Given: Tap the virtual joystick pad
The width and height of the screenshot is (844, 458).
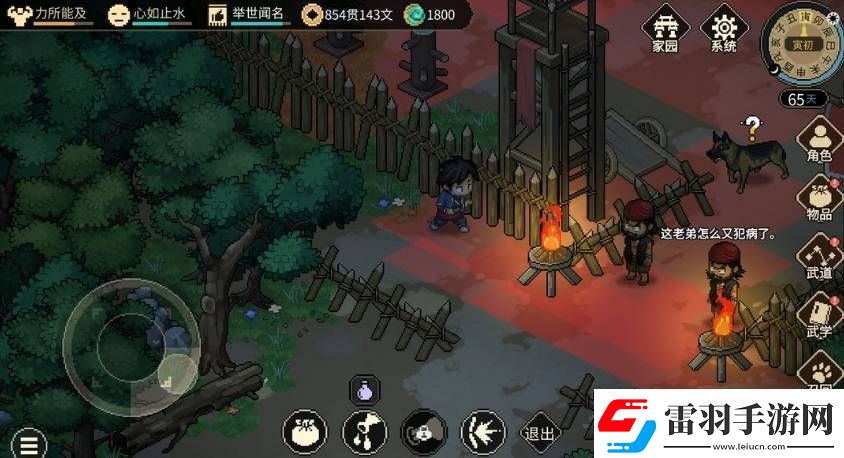Looking at the screenshot, I should (x=131, y=335).
